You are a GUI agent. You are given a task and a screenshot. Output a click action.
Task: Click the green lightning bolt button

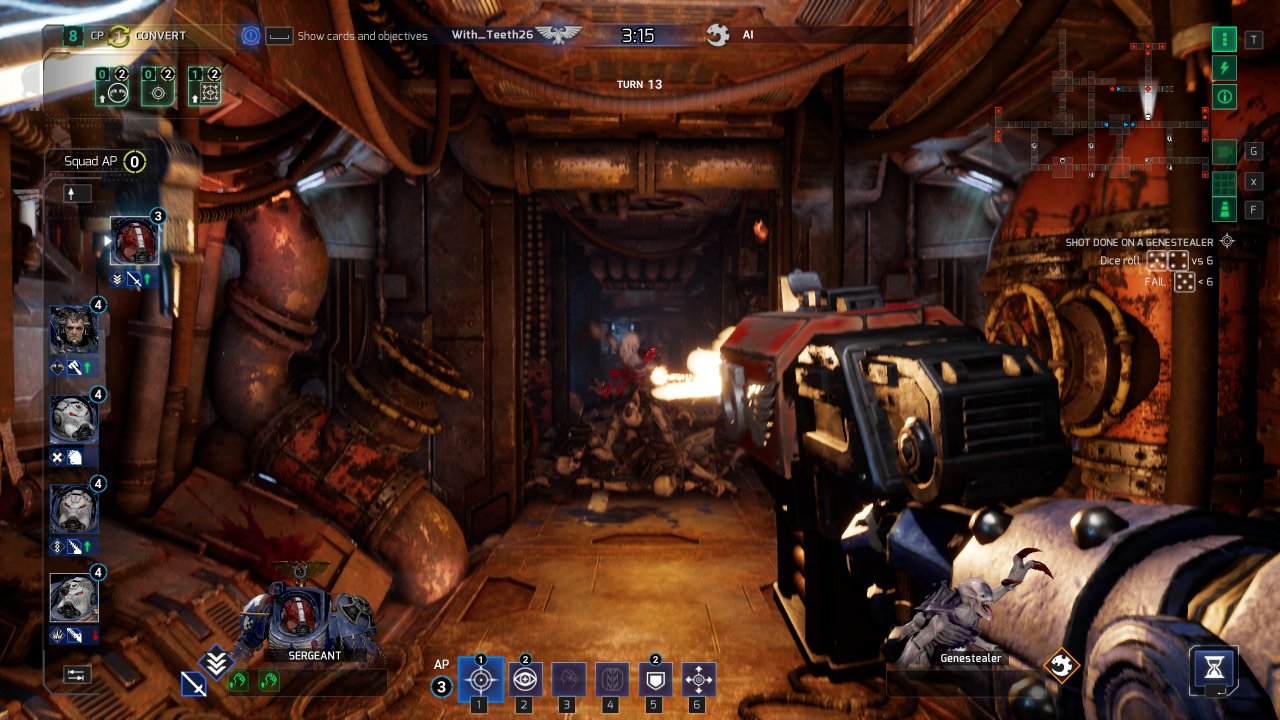click(1224, 68)
